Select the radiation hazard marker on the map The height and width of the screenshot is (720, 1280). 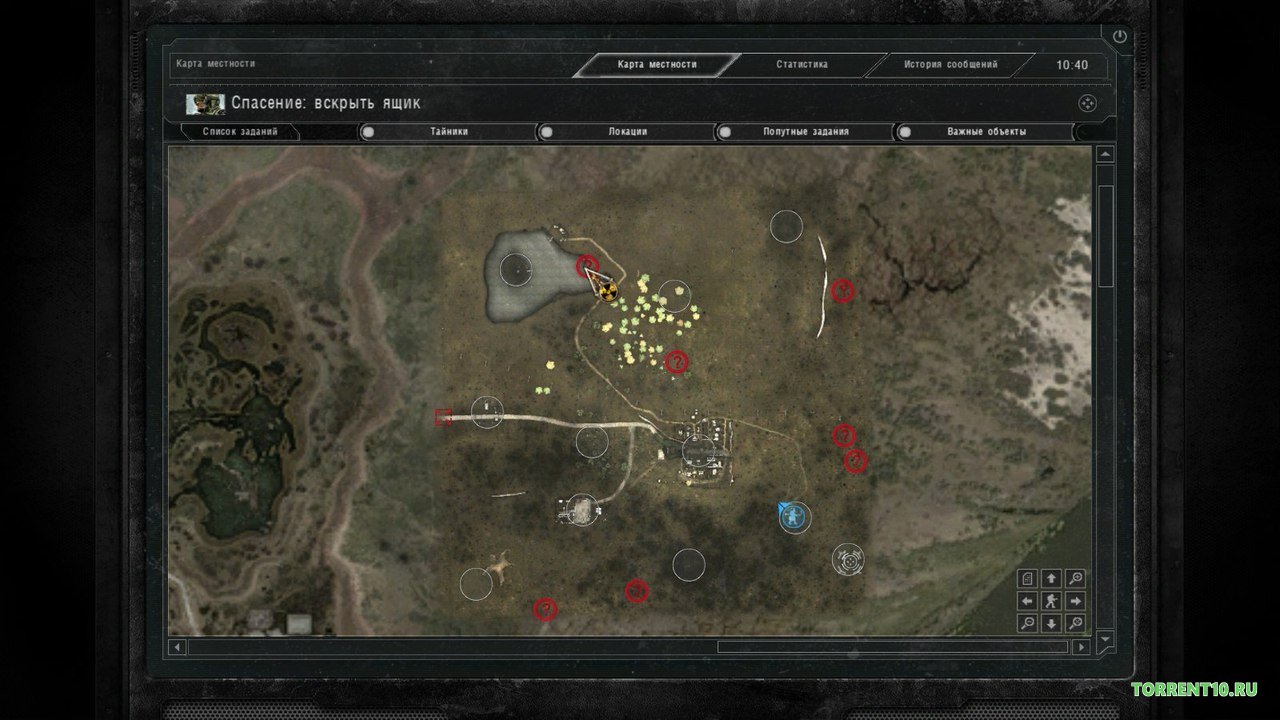coord(607,291)
